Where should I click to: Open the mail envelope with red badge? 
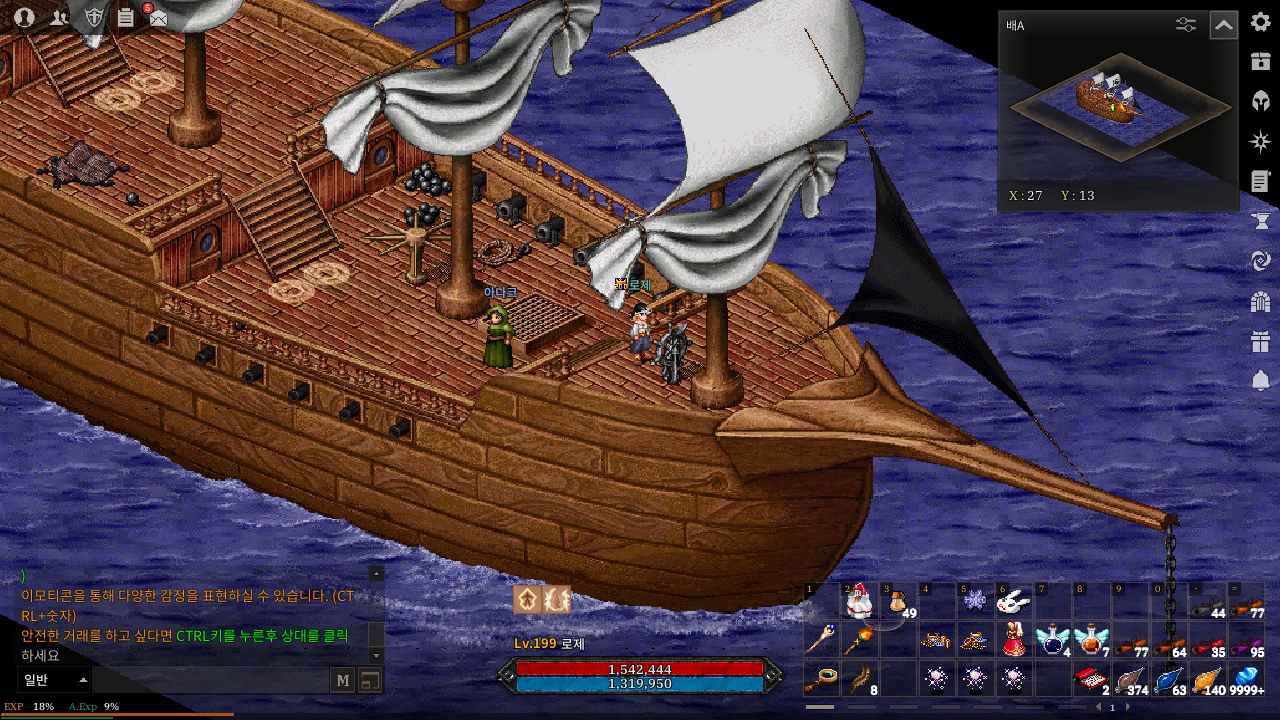pyautogui.click(x=157, y=17)
